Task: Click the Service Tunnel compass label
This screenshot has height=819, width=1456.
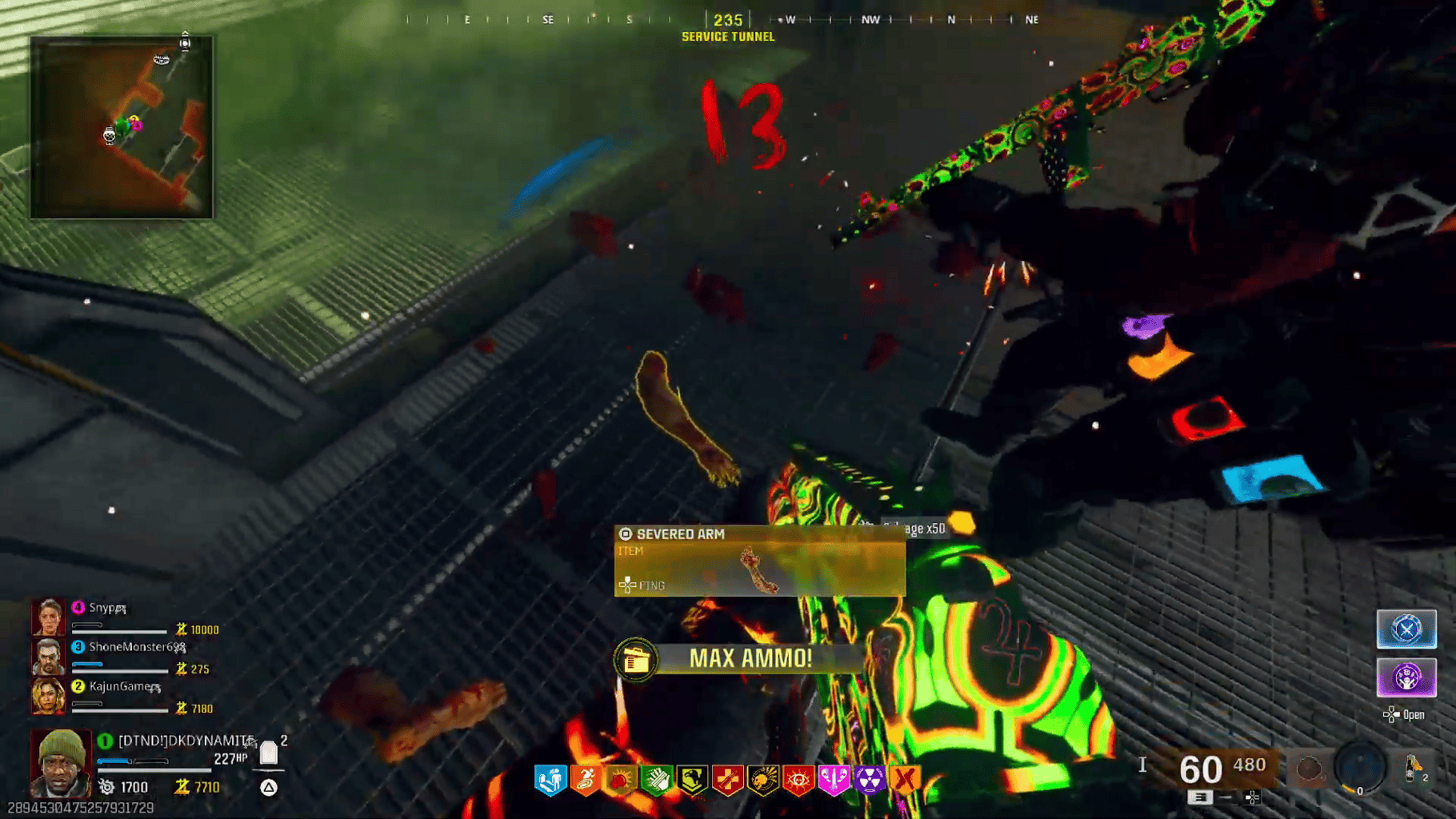Action: tap(726, 37)
